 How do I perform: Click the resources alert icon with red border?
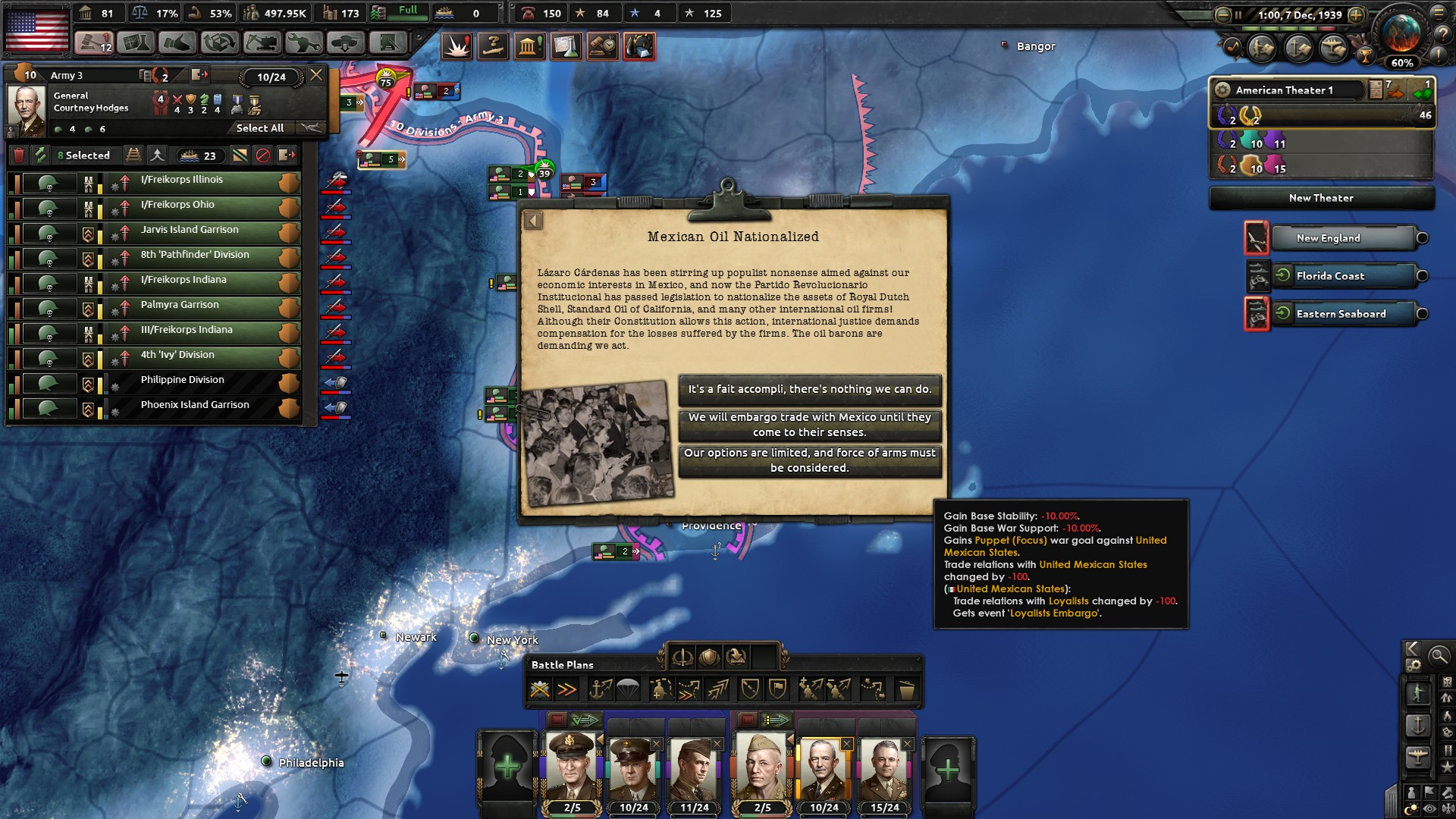click(638, 45)
